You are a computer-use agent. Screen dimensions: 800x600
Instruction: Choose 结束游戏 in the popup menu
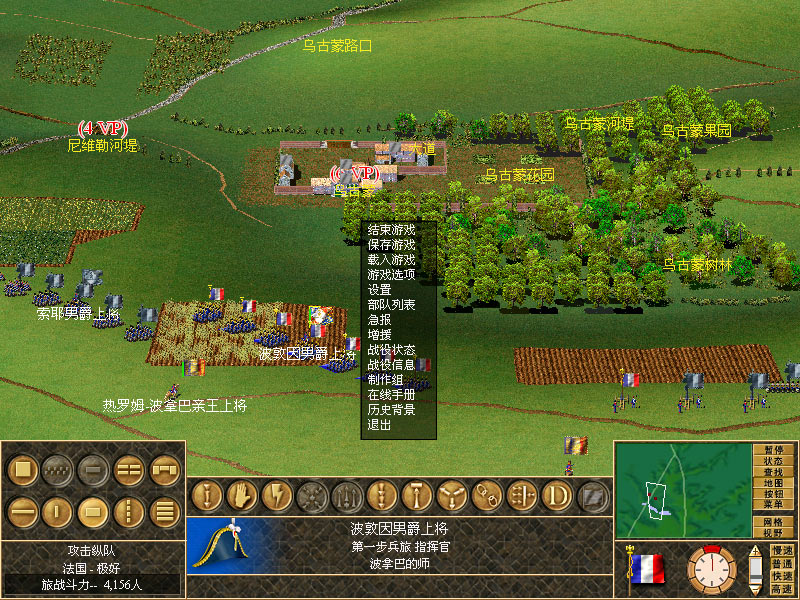point(391,229)
